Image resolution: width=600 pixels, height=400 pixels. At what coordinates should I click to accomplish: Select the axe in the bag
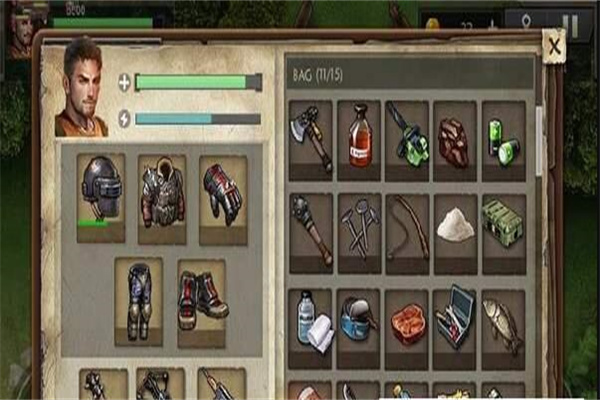click(311, 139)
